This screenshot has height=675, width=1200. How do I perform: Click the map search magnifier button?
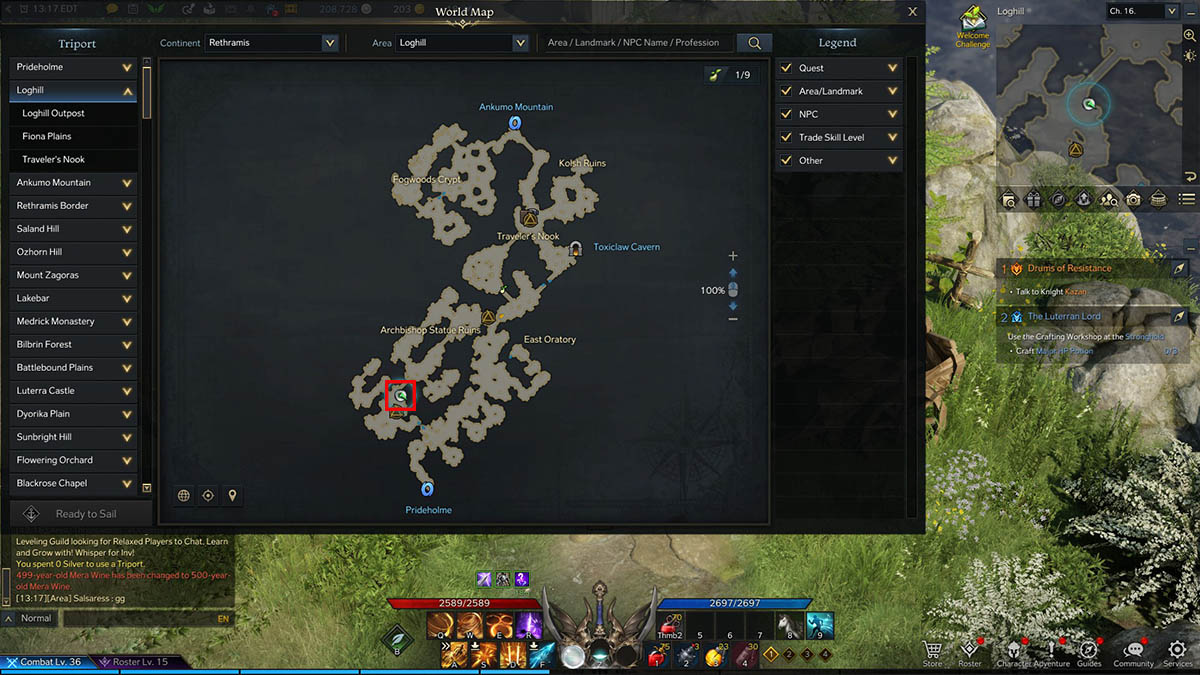755,43
